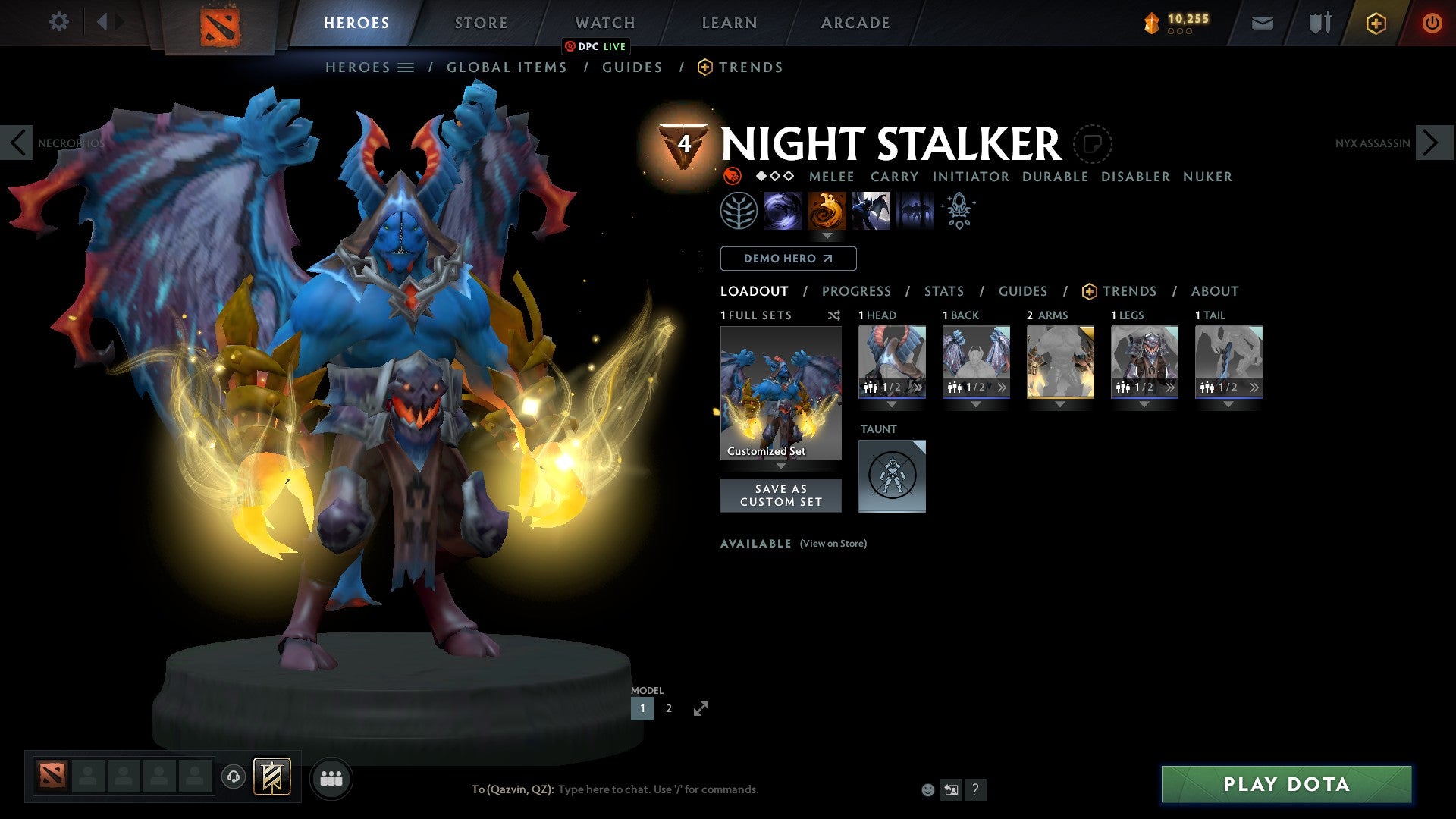This screenshot has height=819, width=1456.
Task: Open the emoticon smiley in the chat bar
Action: [927, 789]
